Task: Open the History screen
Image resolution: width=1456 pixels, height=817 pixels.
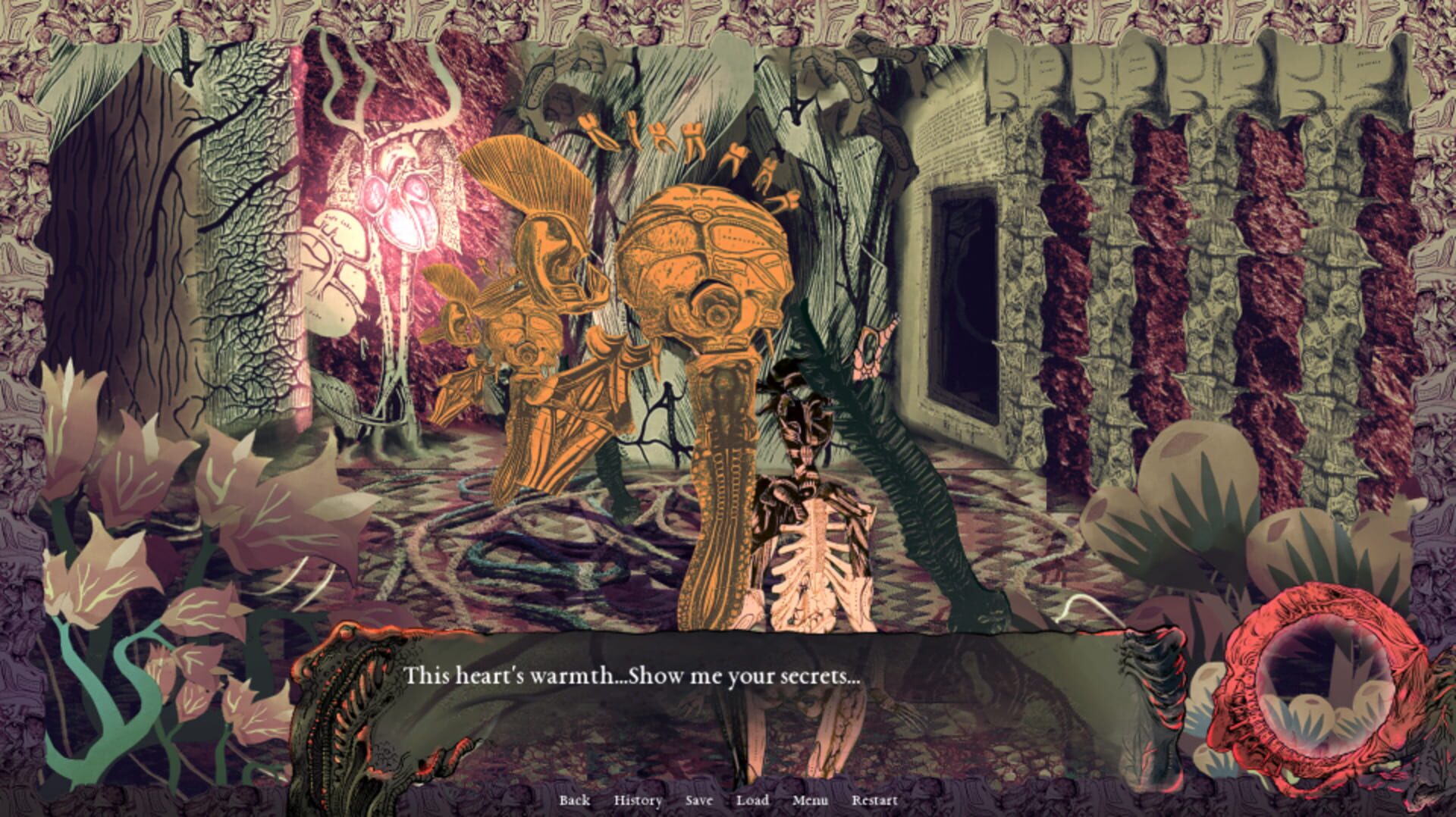Action: 638,800
